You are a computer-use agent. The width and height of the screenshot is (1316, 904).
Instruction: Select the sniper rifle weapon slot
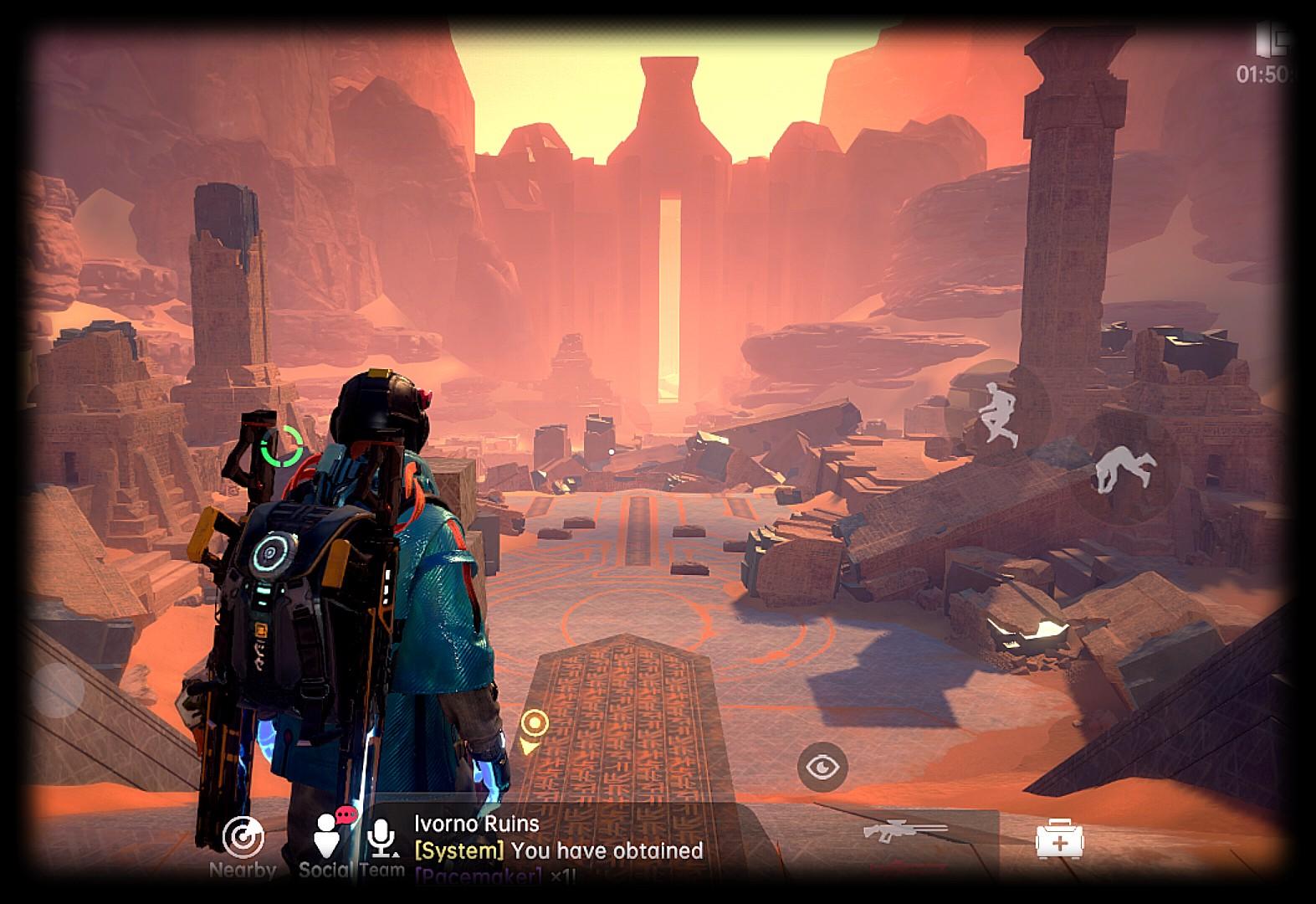pos(906,834)
